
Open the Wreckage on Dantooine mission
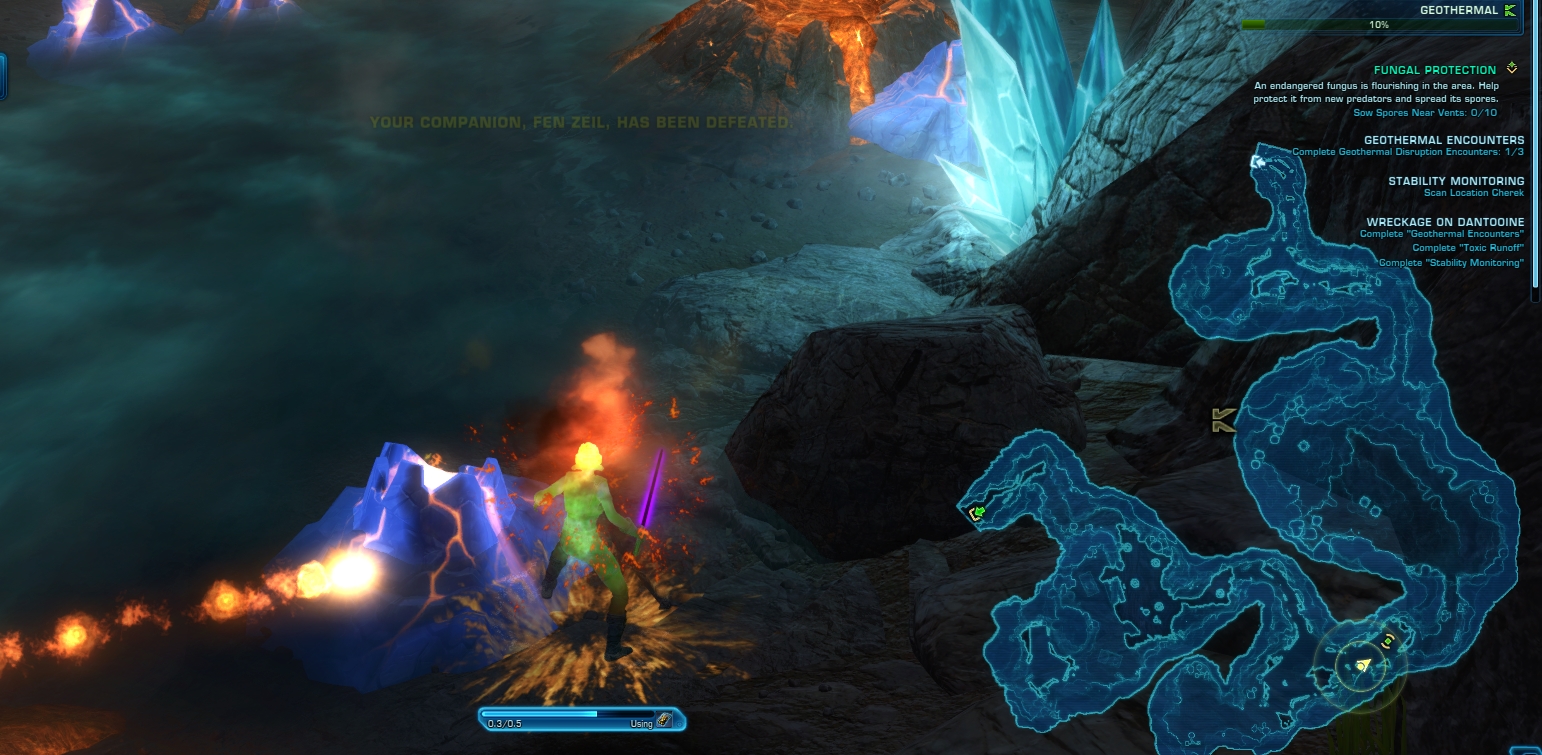pyautogui.click(x=1445, y=222)
